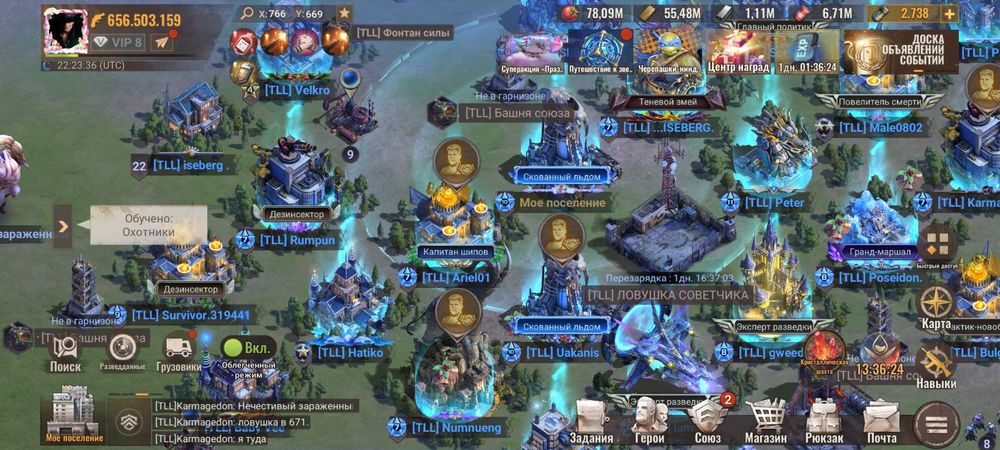The image size is (1000, 450).
Task: Open the Поиск search tool
Action: click(x=65, y=352)
